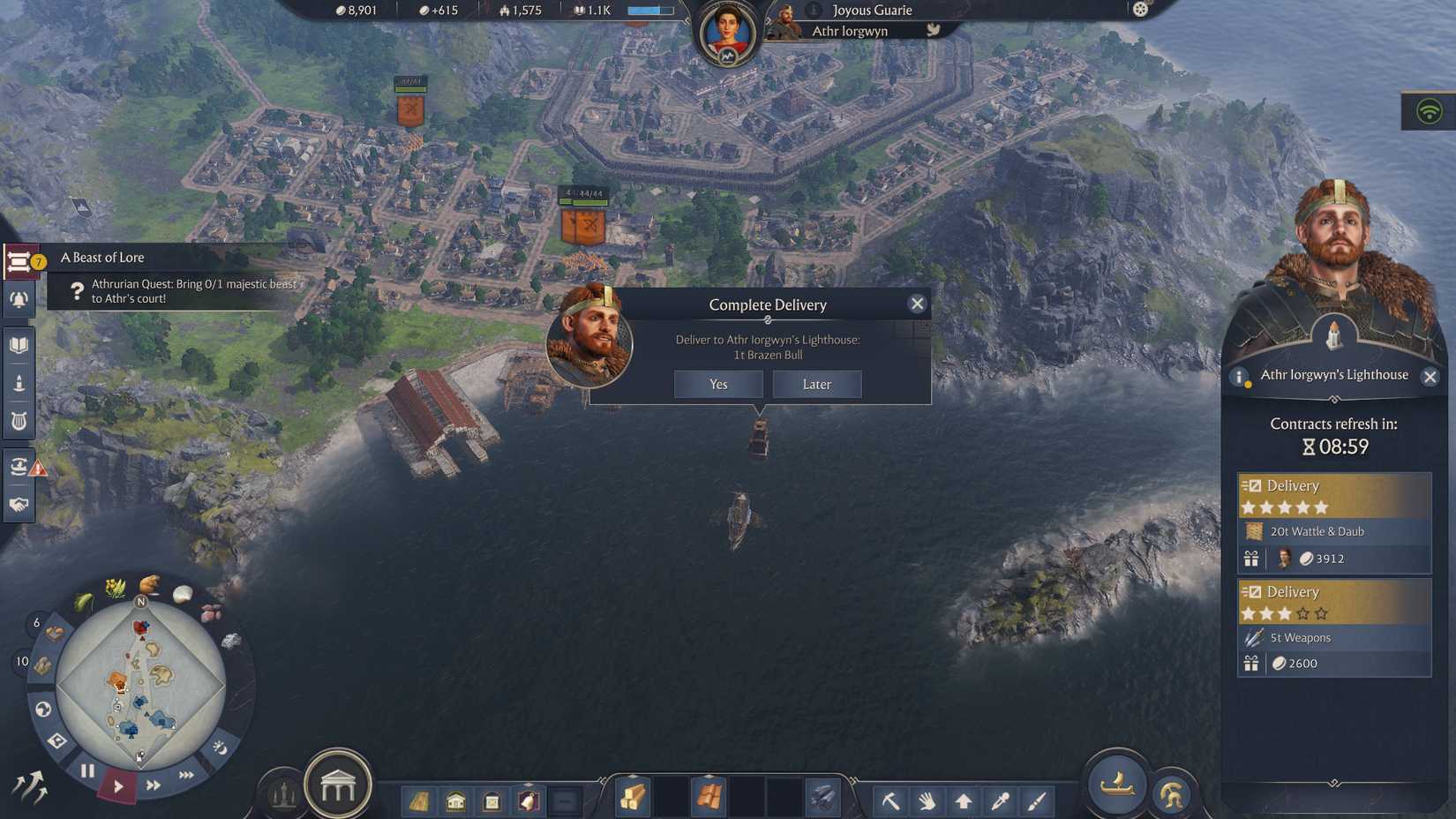This screenshot has height=819, width=1456.
Task: Click the blue progress bar in top resource bar
Action: (649, 11)
